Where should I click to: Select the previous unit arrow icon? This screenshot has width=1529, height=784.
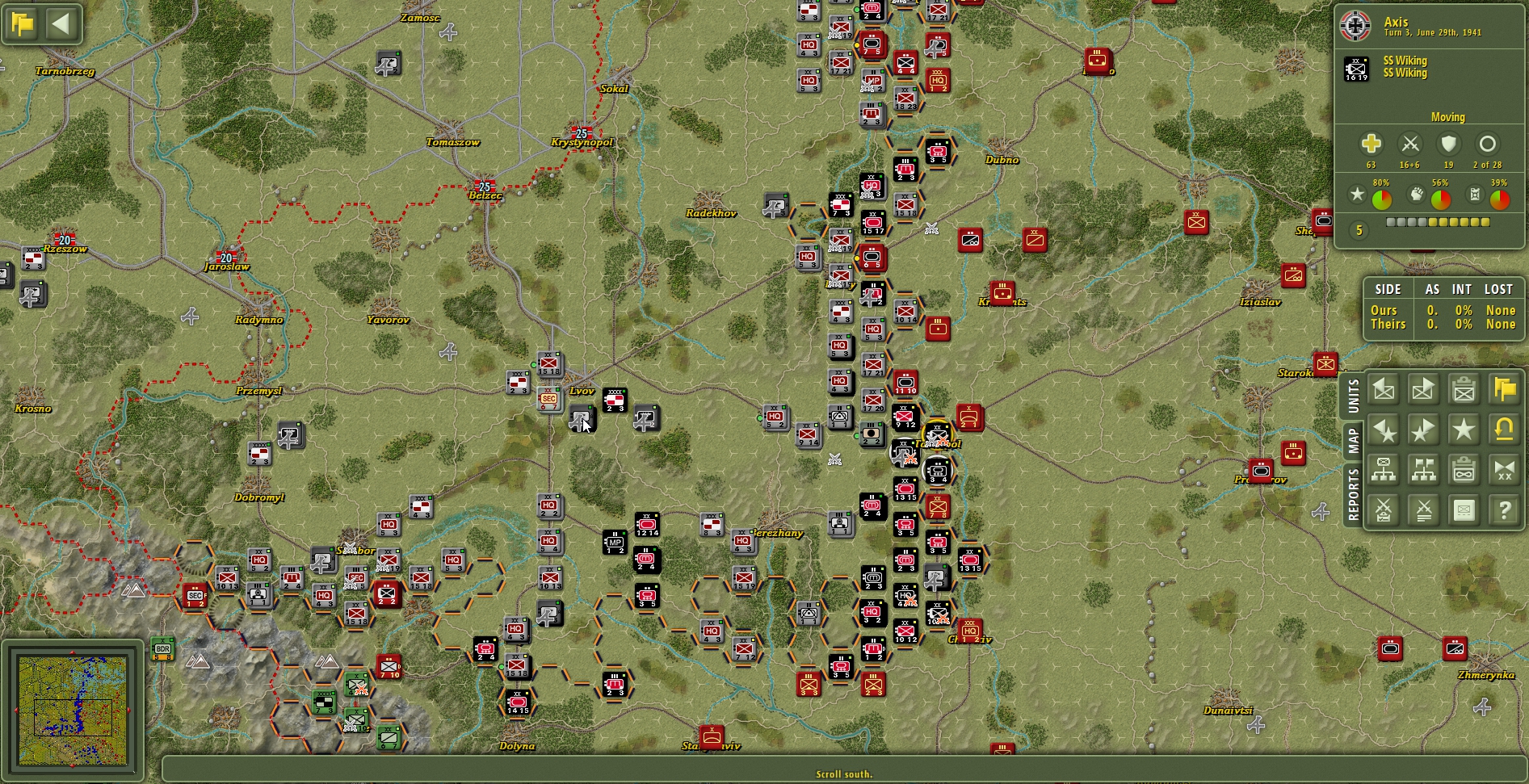1384,388
